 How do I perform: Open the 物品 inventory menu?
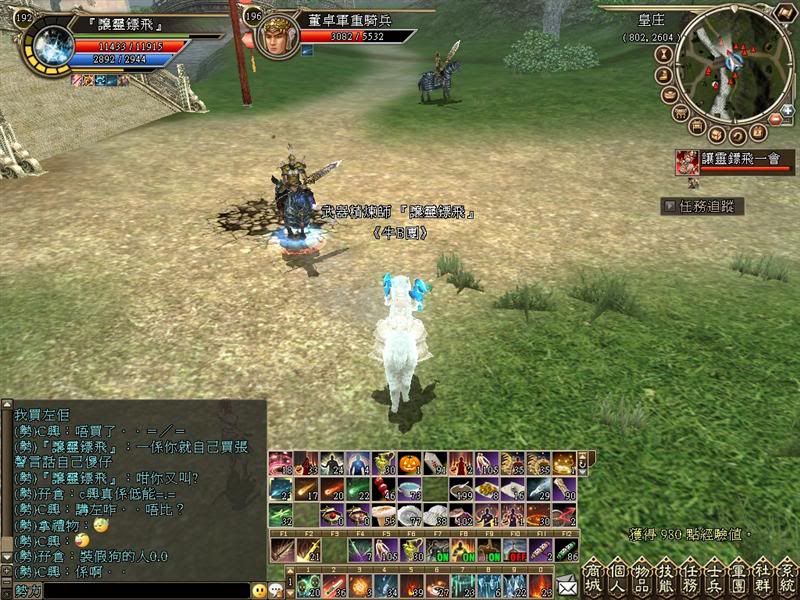(641, 574)
